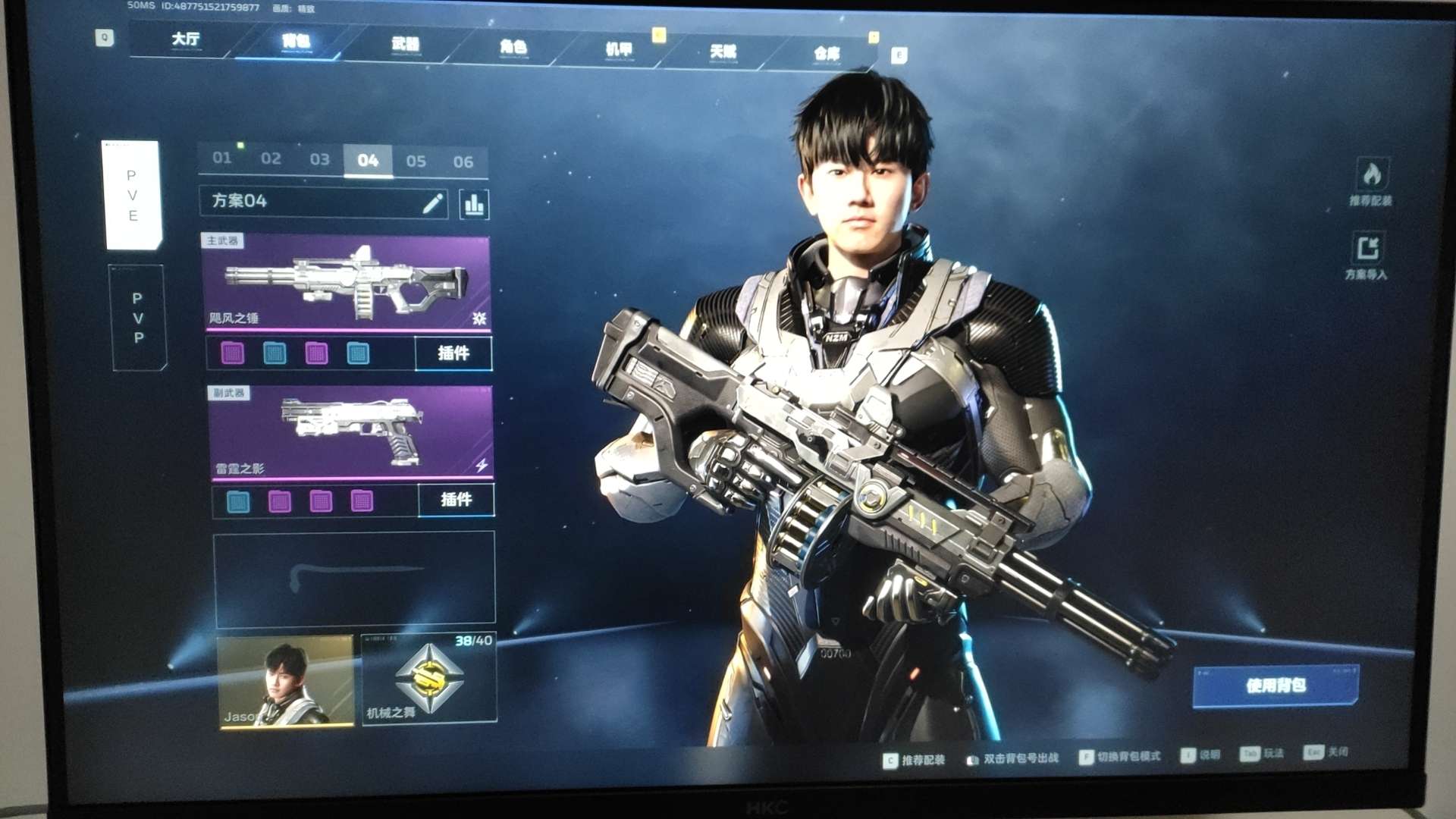
Task: Confirm with the 使用背包 button
Action: [1276, 686]
